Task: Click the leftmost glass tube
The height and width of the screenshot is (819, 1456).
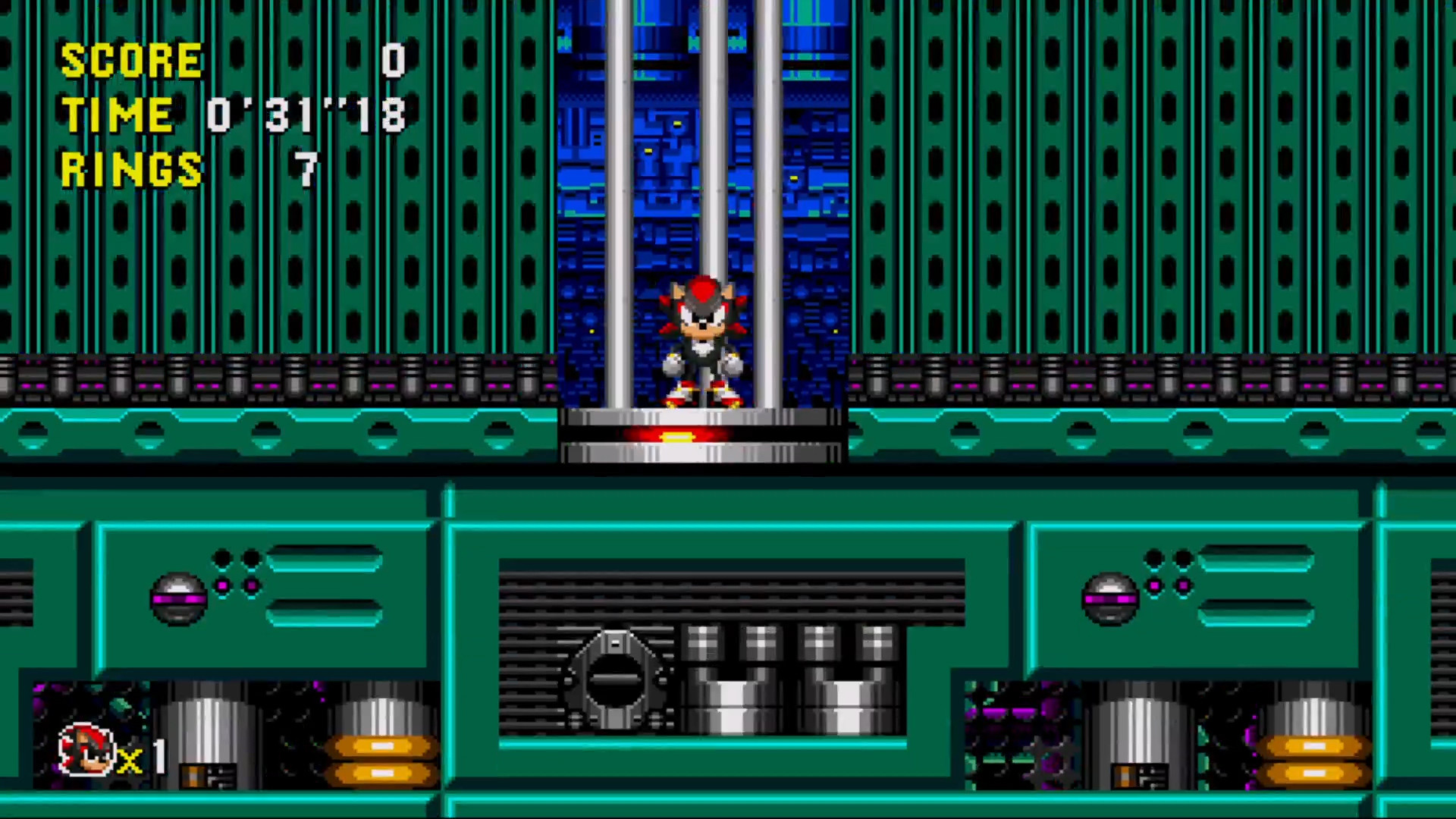Action: pyautogui.click(x=618, y=152)
